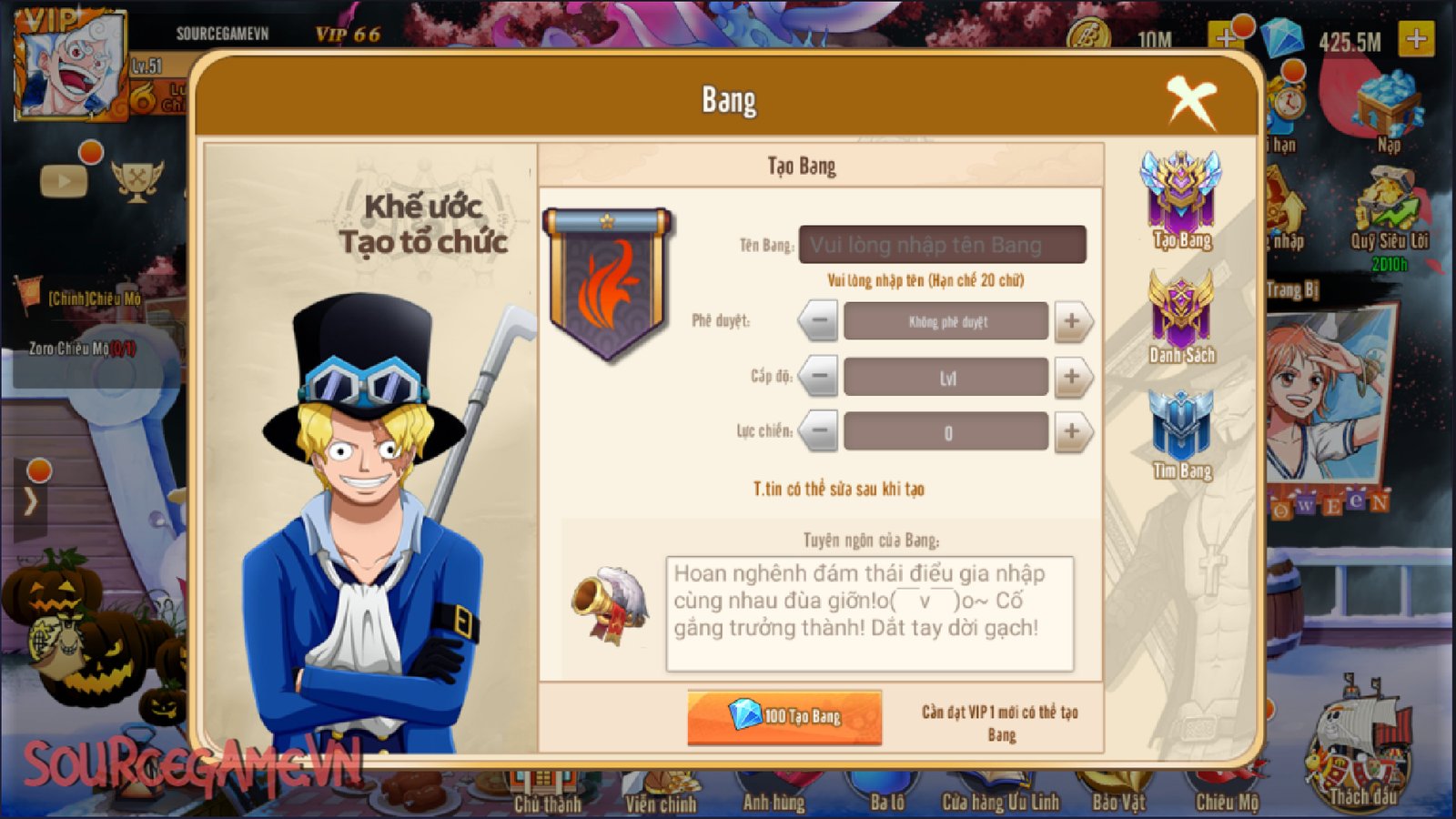Create guild with 100 Tạo Bang button
The image size is (1456, 819).
click(784, 717)
